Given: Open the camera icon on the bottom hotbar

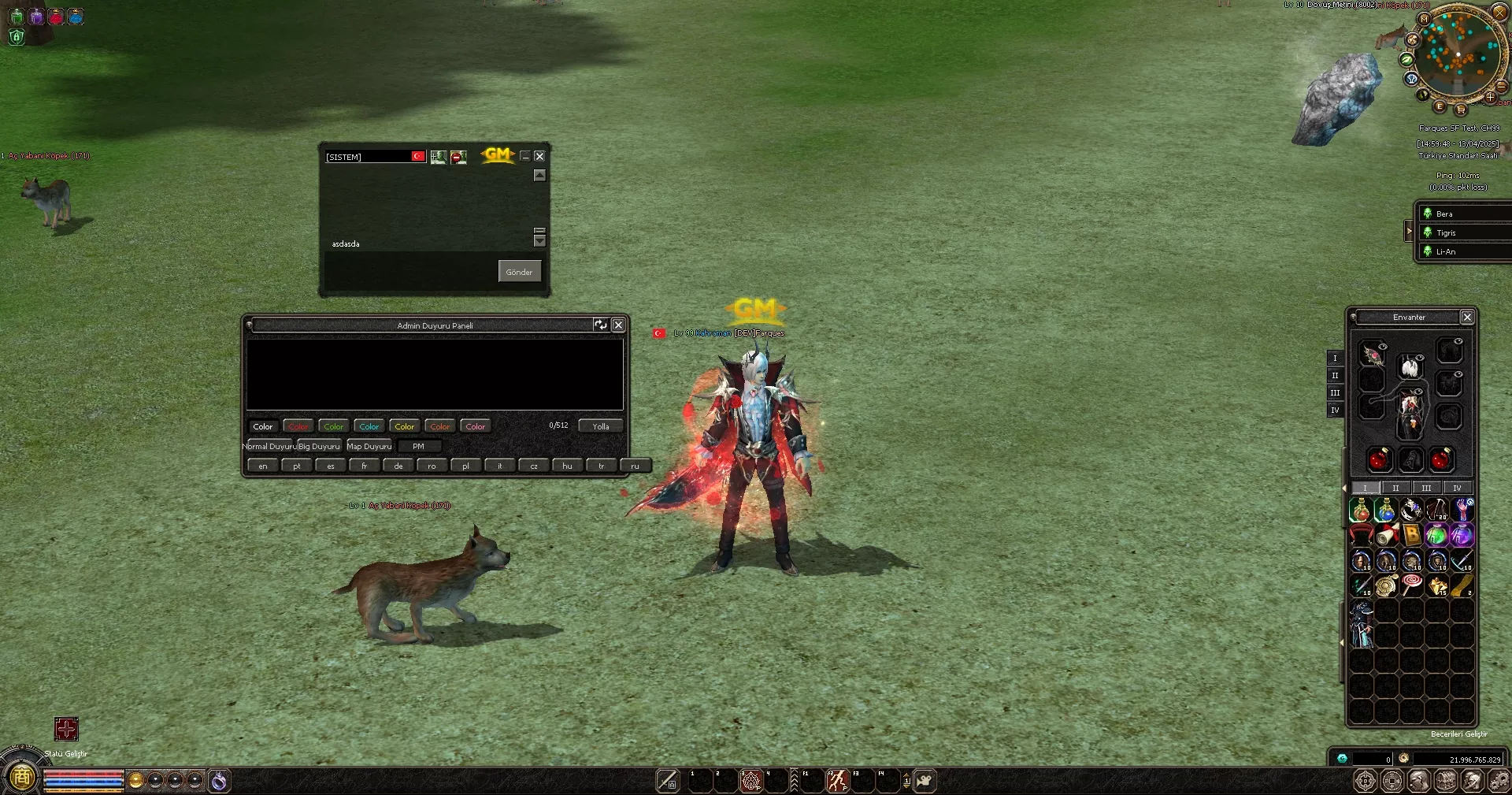Looking at the screenshot, I should tap(924, 782).
